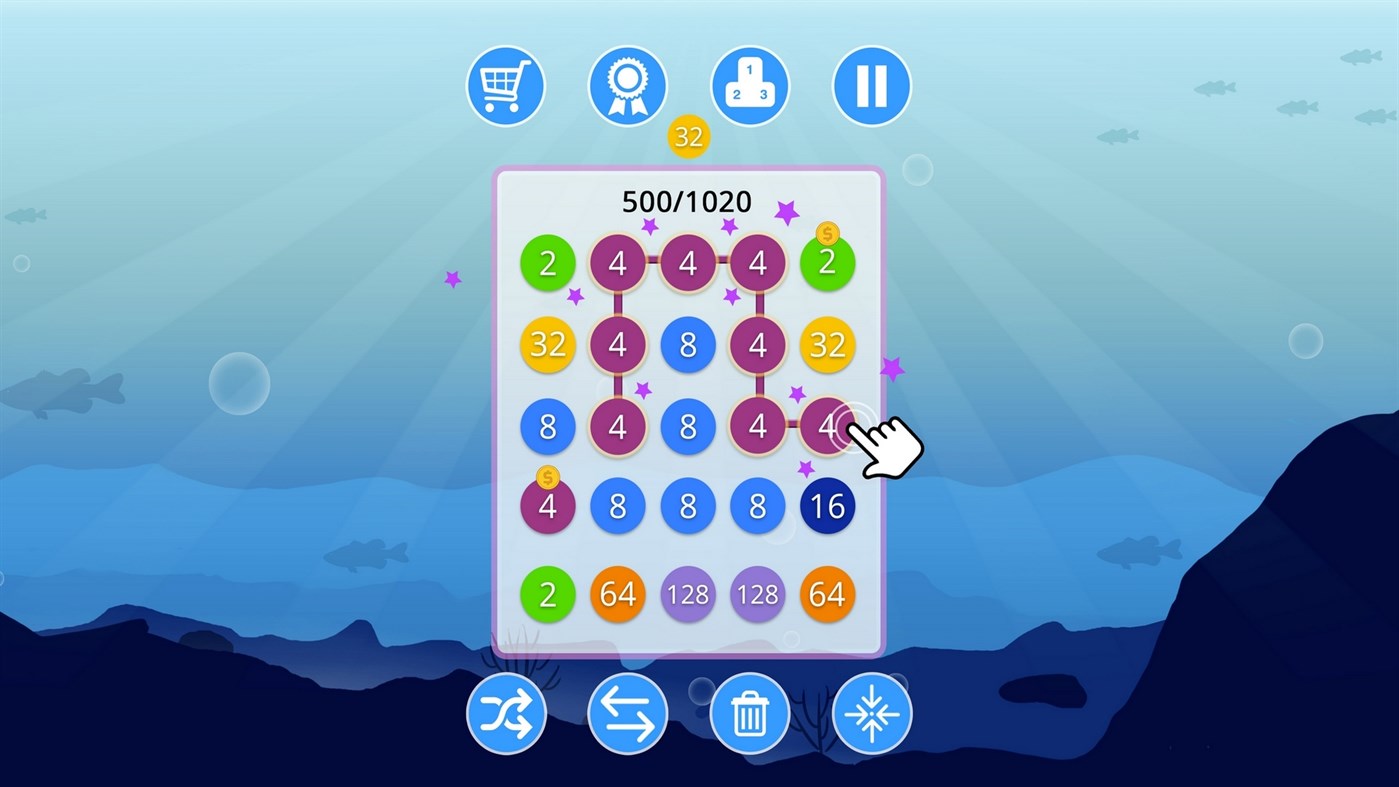This screenshot has height=787, width=1399.
Task: Pause the game
Action: point(871,86)
